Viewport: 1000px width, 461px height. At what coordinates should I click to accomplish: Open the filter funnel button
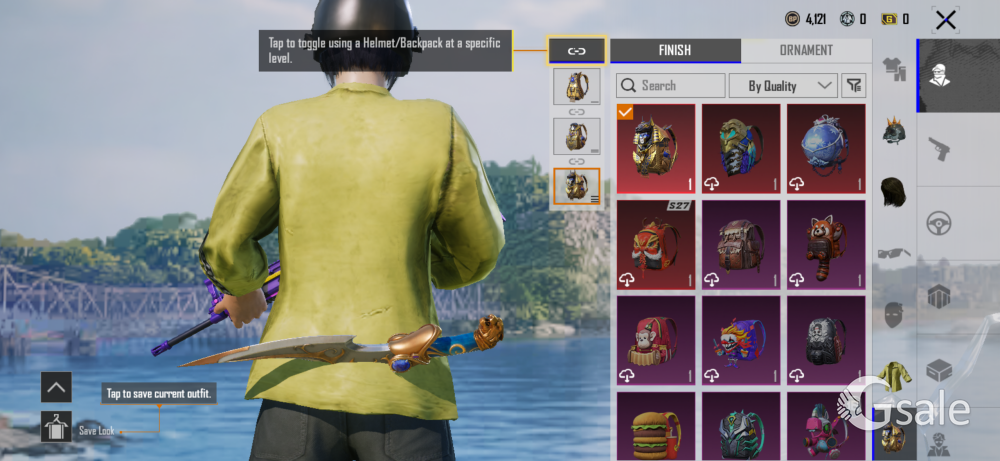pos(853,86)
